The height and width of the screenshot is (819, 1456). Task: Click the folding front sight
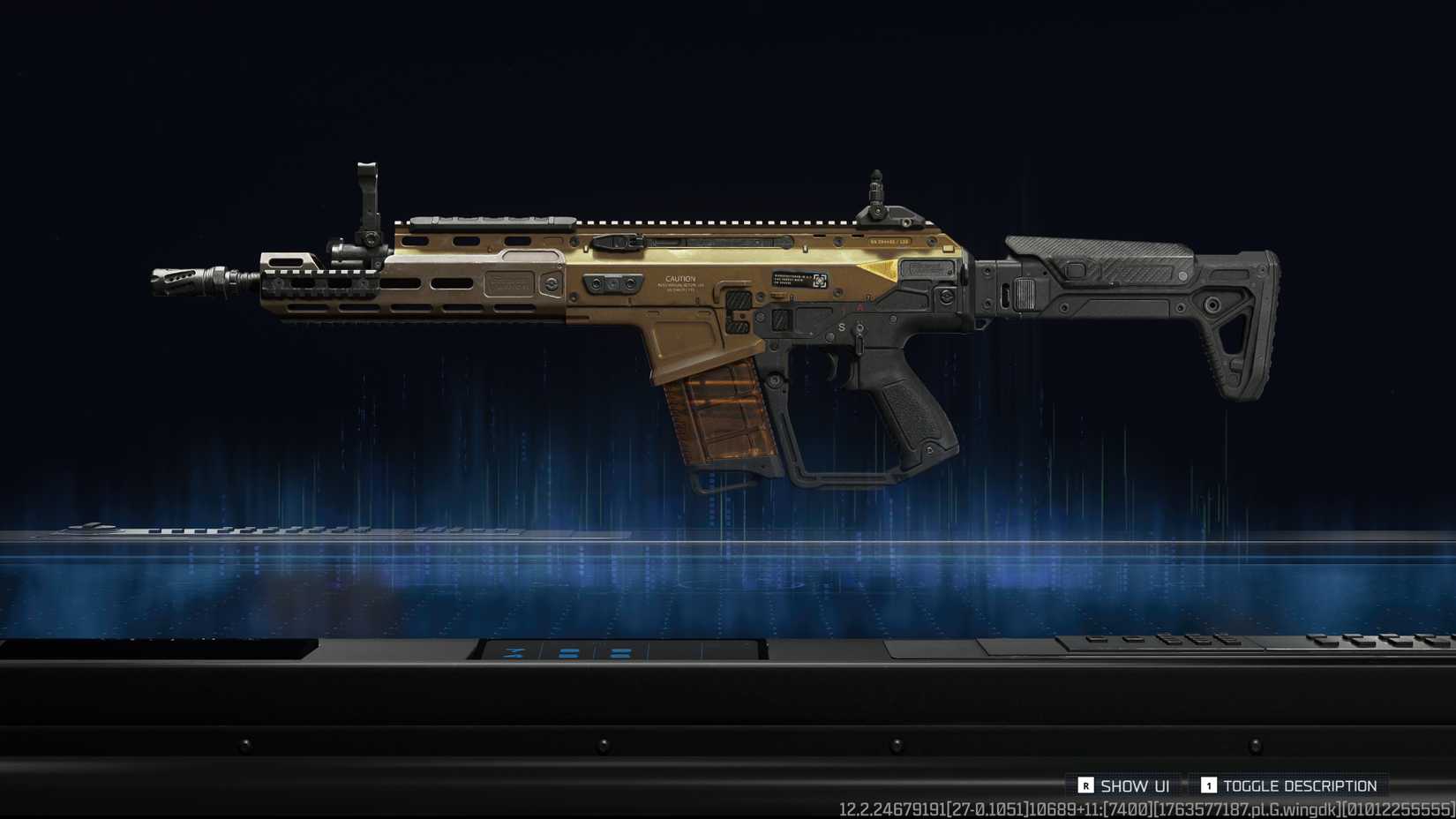click(x=366, y=203)
